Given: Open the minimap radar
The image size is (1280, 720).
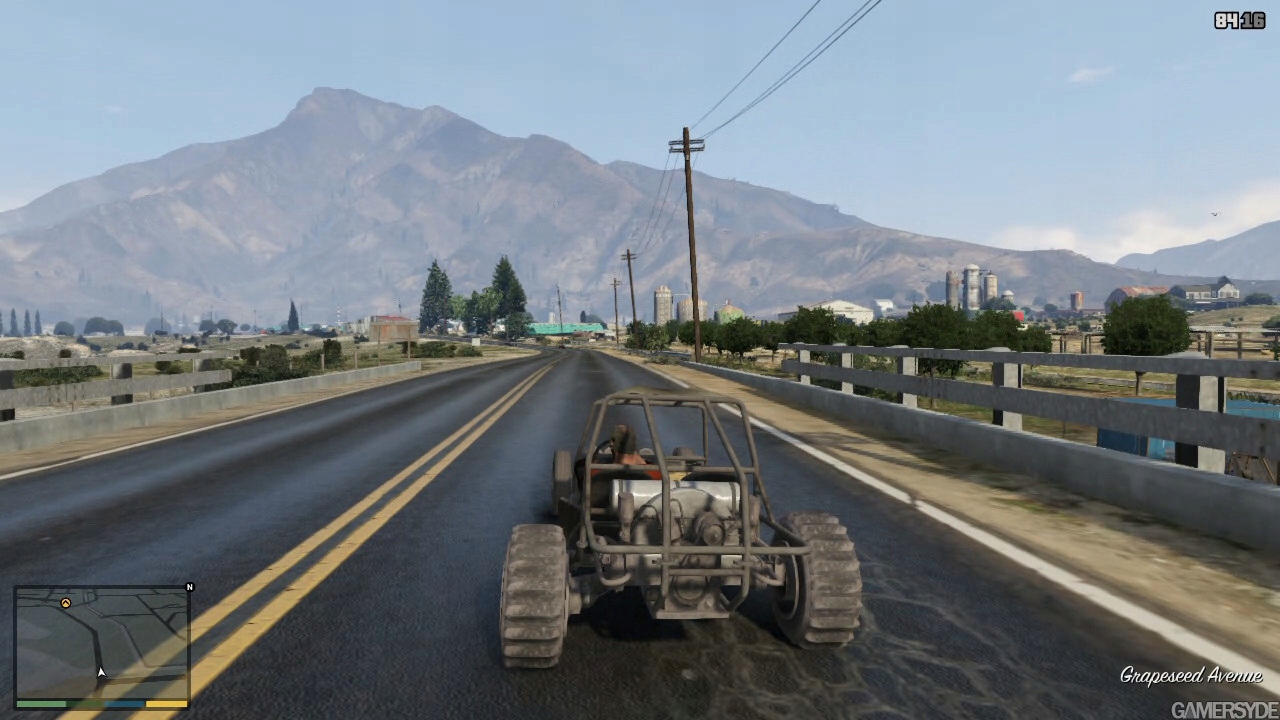Looking at the screenshot, I should 102,643.
